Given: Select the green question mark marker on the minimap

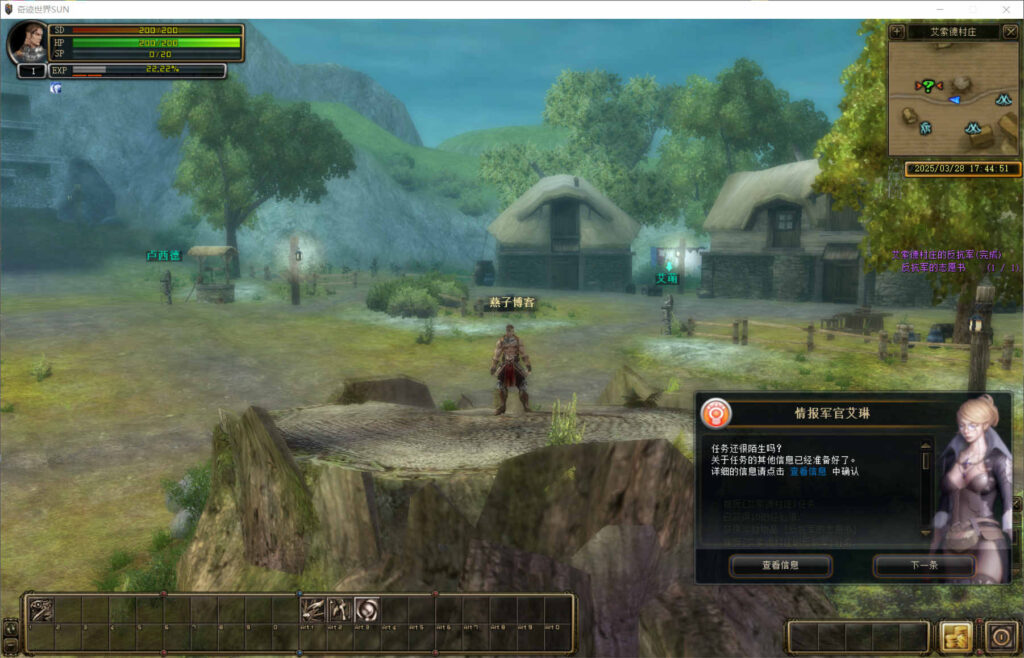Looking at the screenshot, I should (929, 86).
